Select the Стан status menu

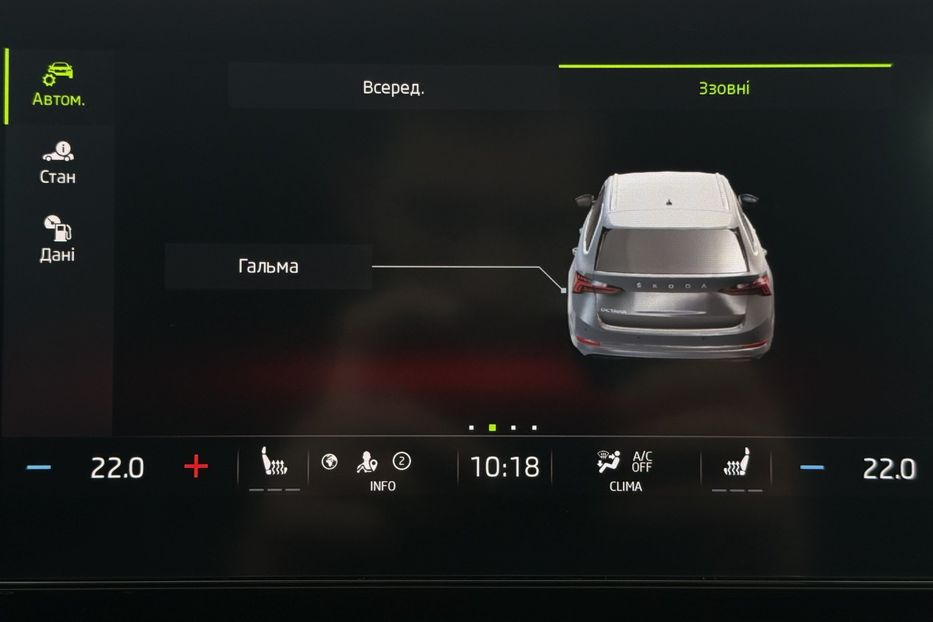[x=58, y=163]
